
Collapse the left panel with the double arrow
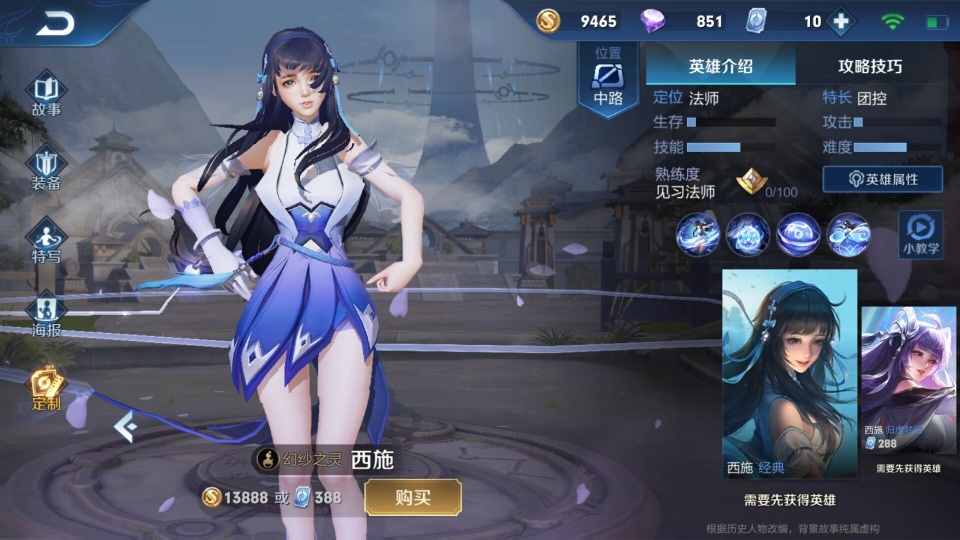click(x=124, y=427)
